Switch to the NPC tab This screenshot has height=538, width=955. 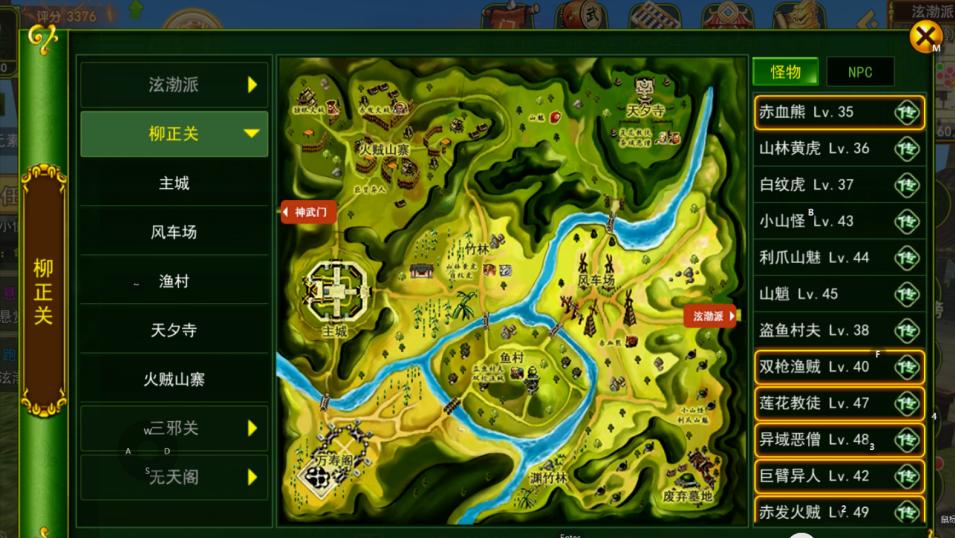(860, 72)
